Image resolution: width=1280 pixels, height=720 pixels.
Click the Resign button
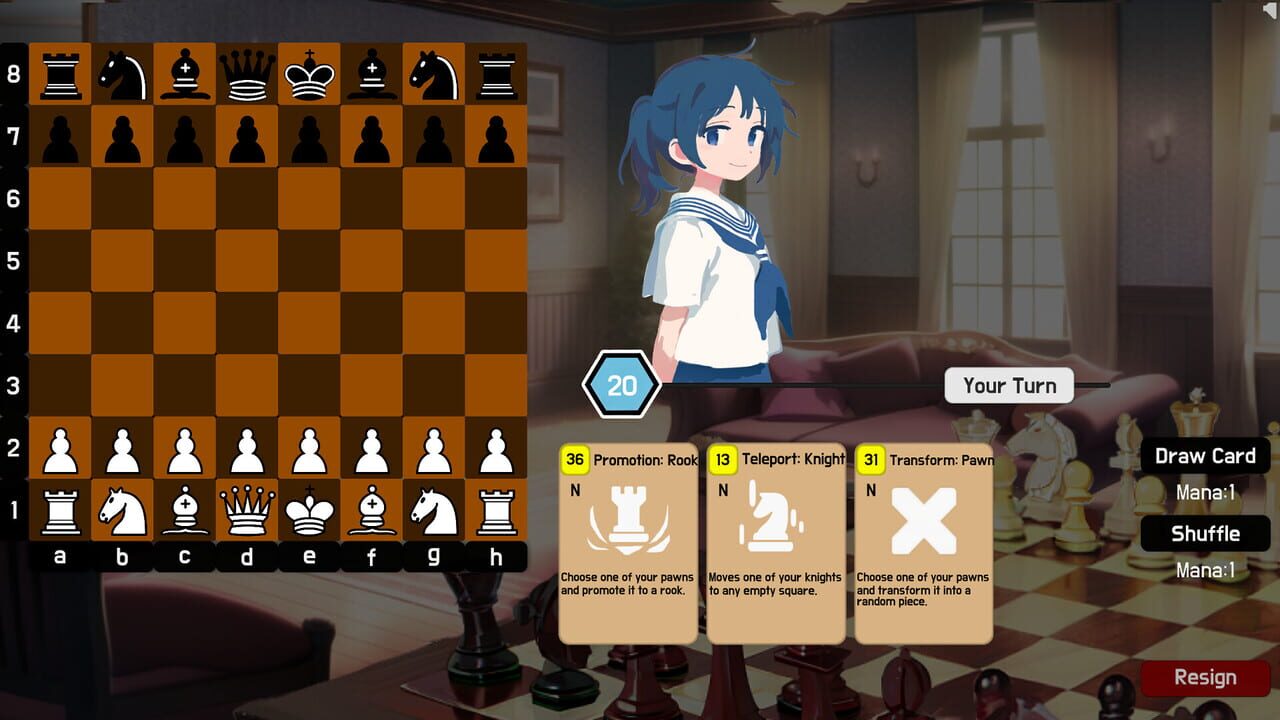pos(1206,678)
